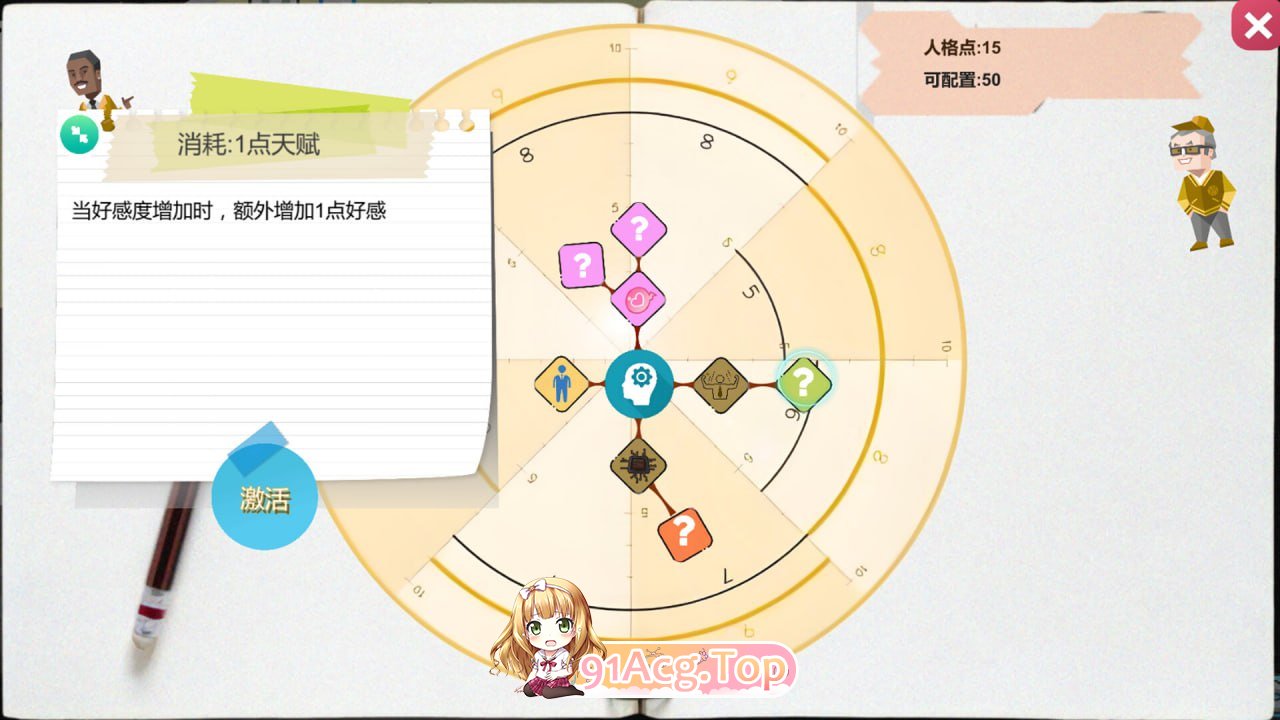Image resolution: width=1280 pixels, height=720 pixels.
Task: Click the upper pink question mark node
Action: tap(639, 230)
